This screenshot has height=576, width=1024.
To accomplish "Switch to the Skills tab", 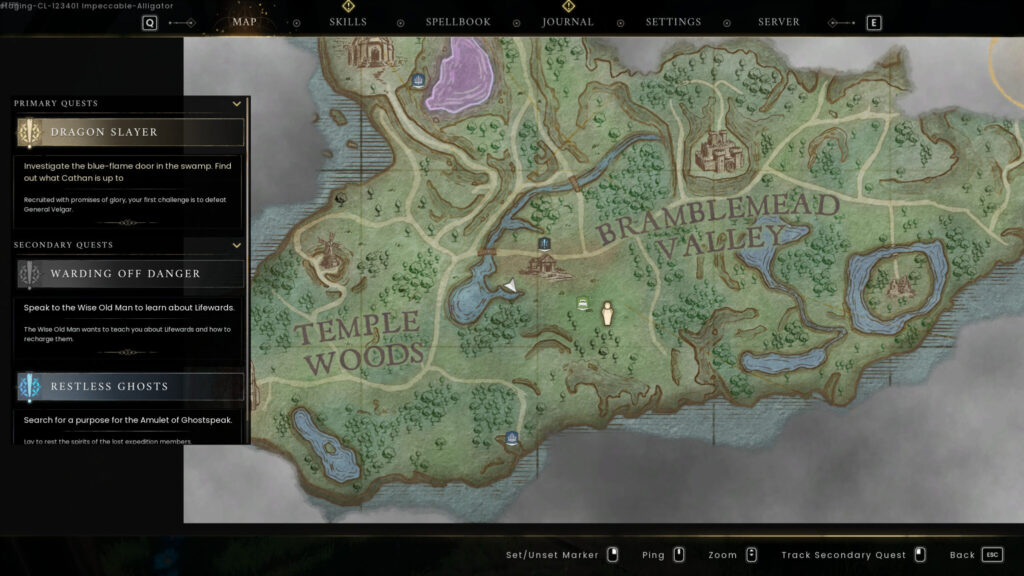I will [348, 22].
